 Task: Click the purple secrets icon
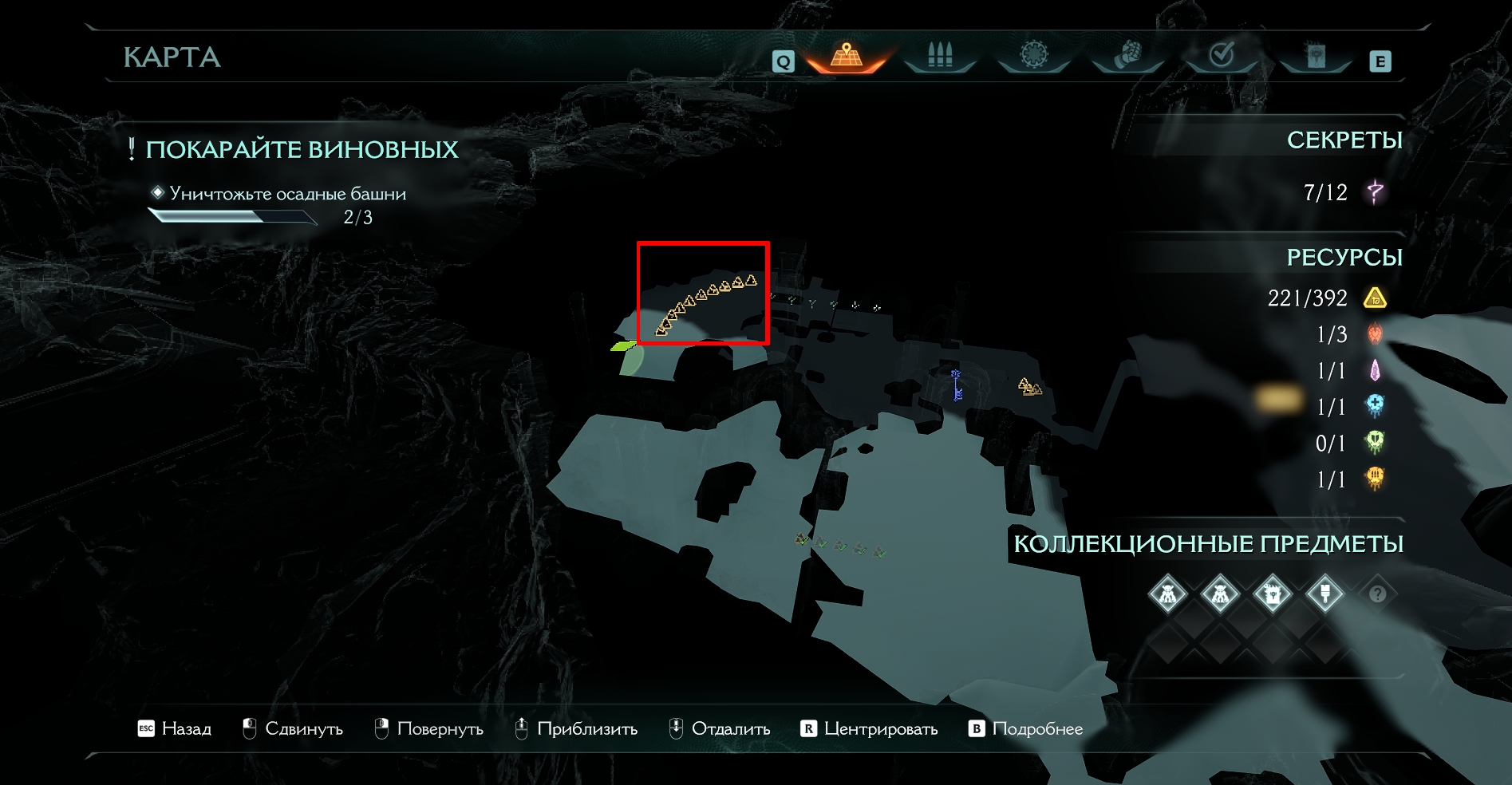point(1375,192)
